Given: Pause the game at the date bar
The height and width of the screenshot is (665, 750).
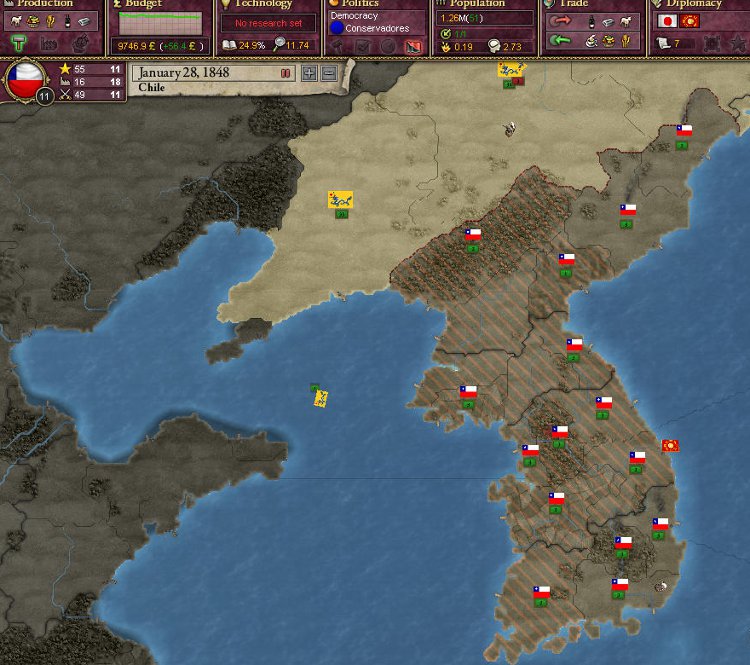Looking at the screenshot, I should tap(286, 73).
